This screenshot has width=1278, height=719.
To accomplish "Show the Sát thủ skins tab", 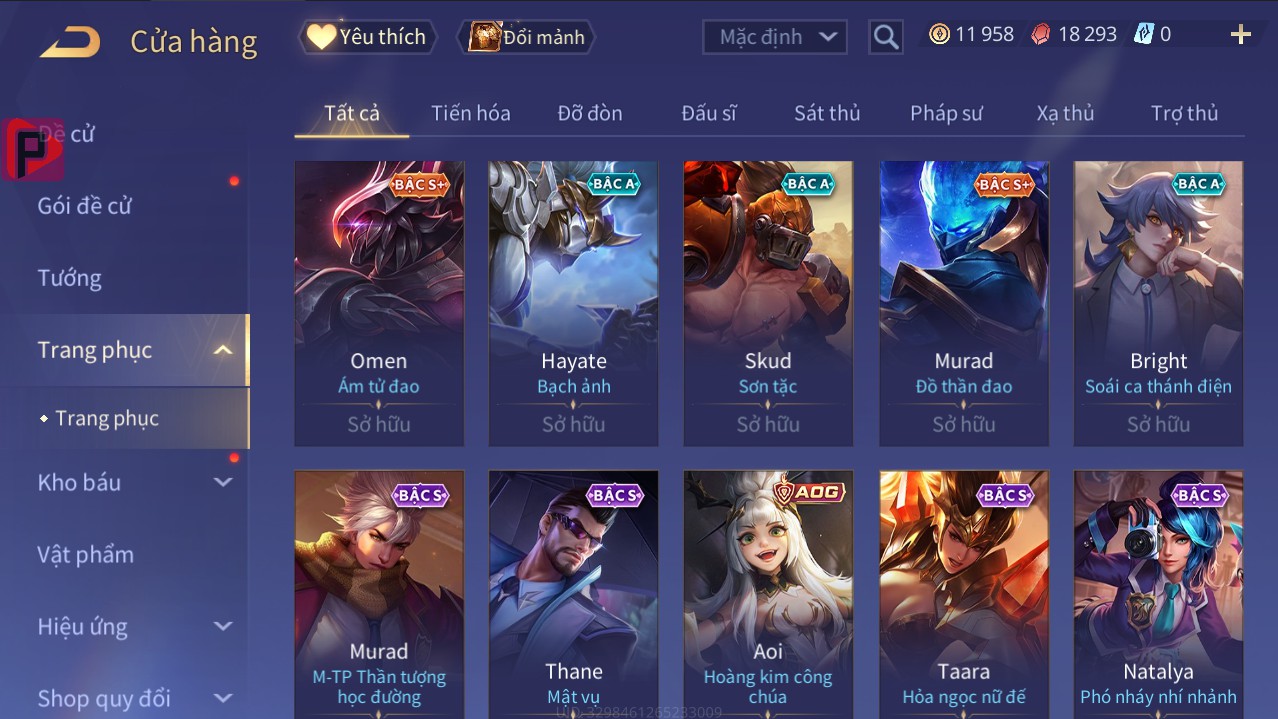I will 827,113.
